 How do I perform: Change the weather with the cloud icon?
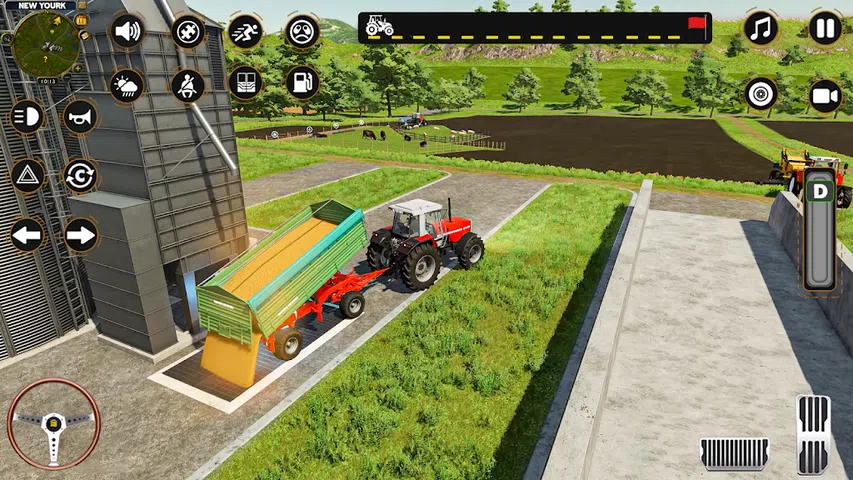click(127, 84)
